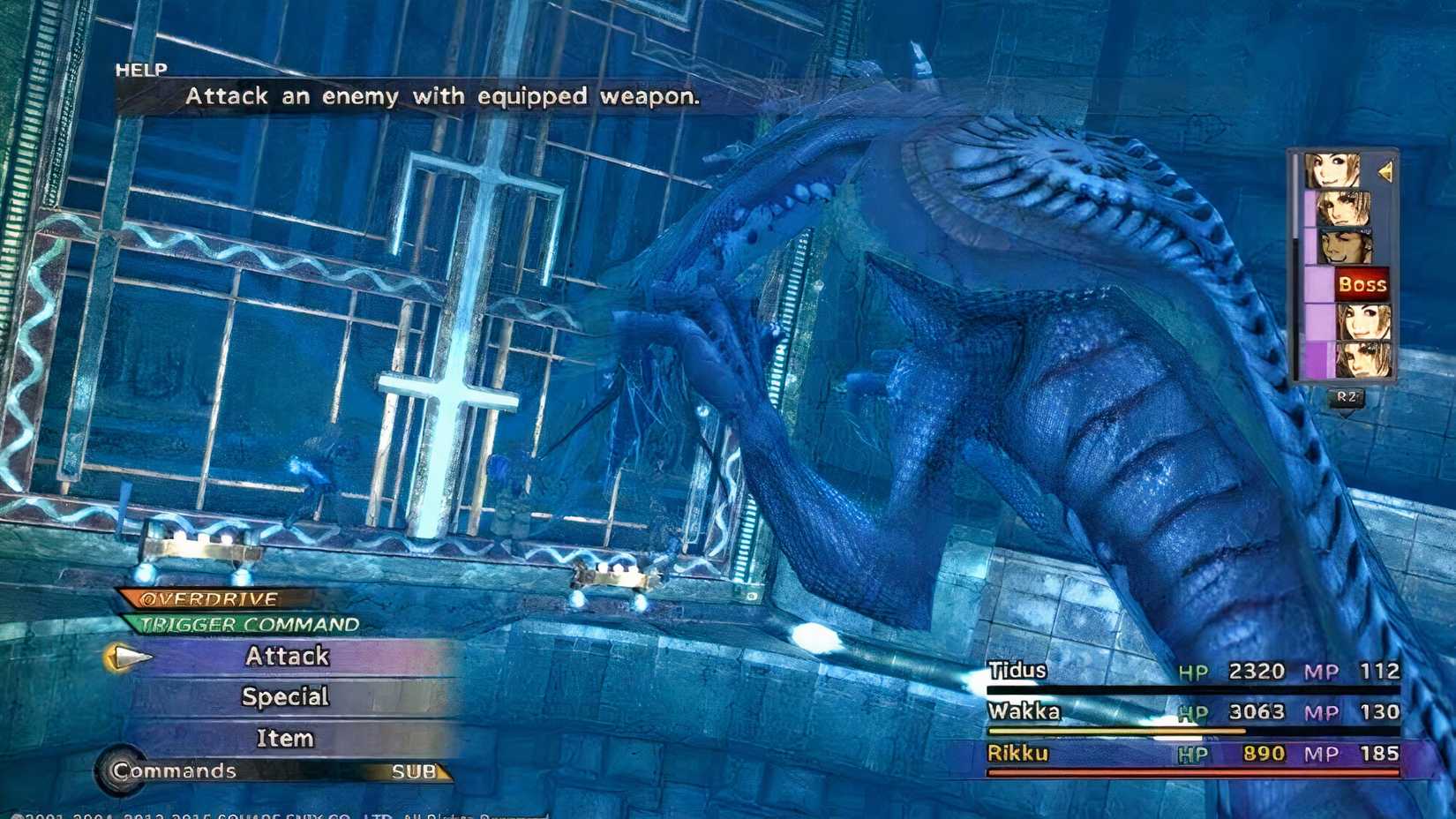The image size is (1456, 819).
Task: Select Attack from the command menu
Action: [287, 656]
